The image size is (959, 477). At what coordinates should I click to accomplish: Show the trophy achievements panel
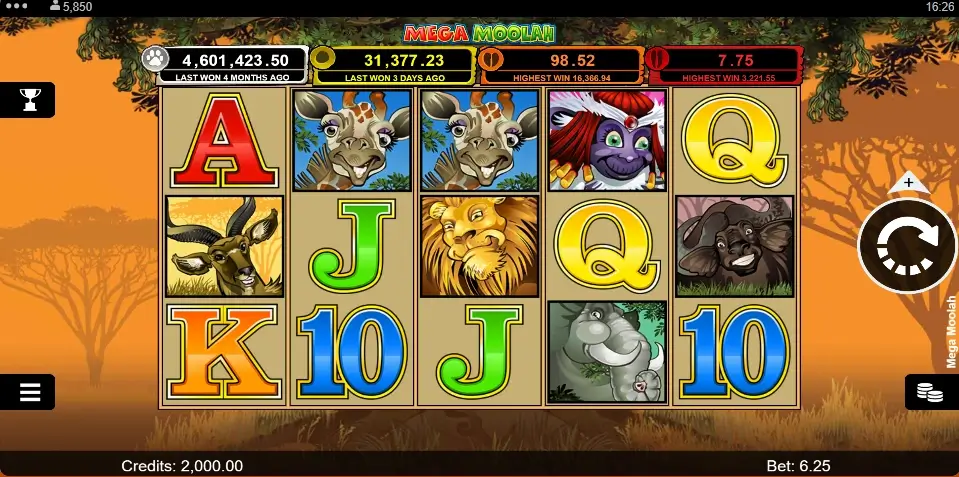[x=29, y=99]
